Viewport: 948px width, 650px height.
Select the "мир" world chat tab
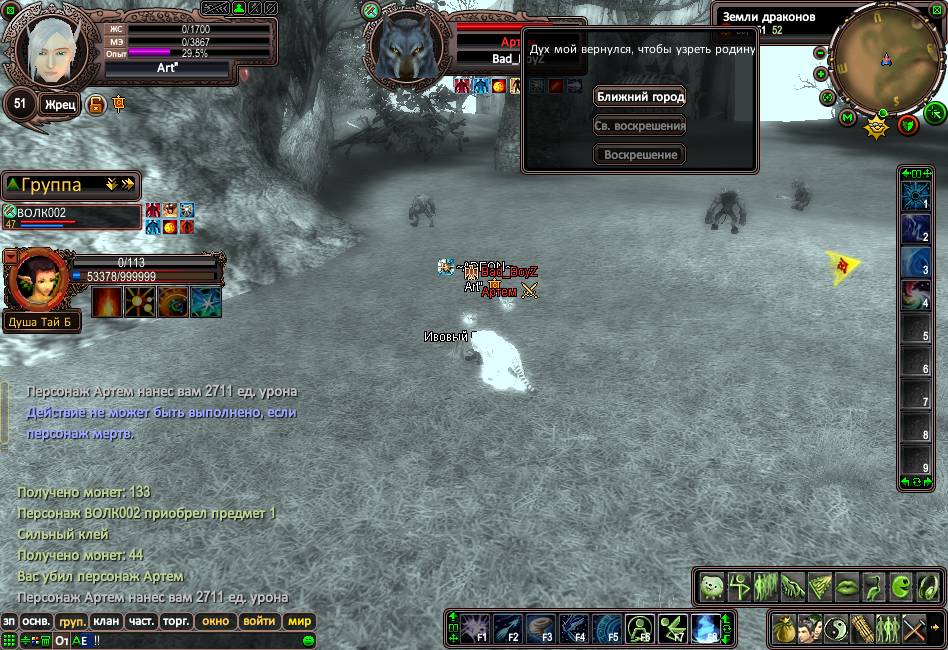click(x=300, y=621)
